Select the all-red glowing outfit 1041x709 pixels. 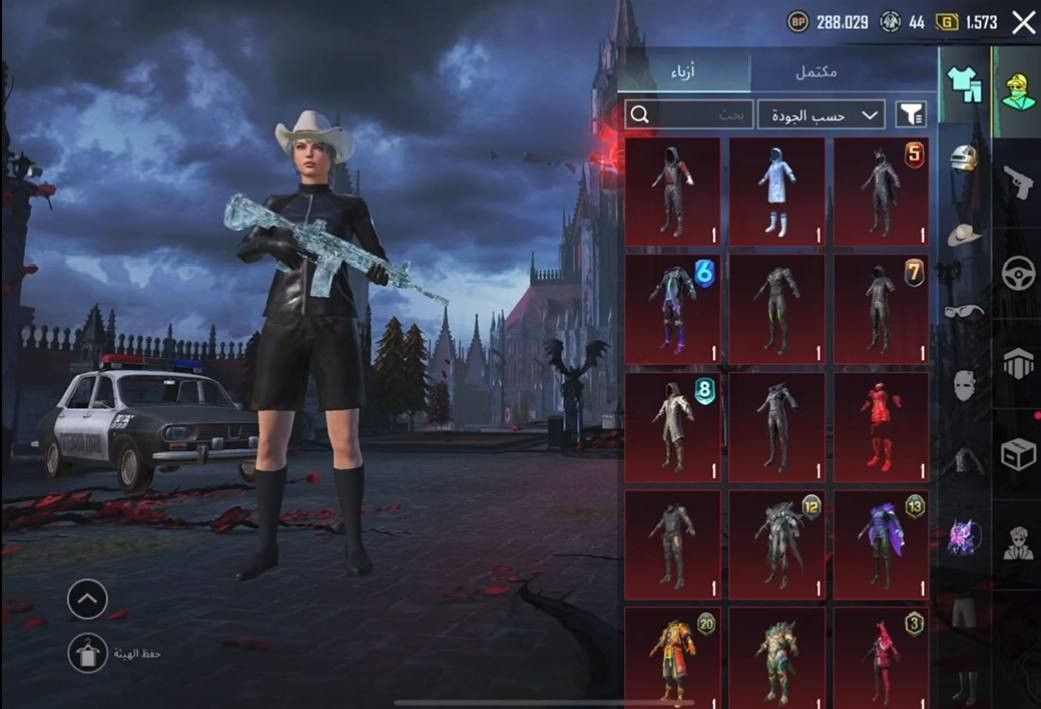(881, 427)
